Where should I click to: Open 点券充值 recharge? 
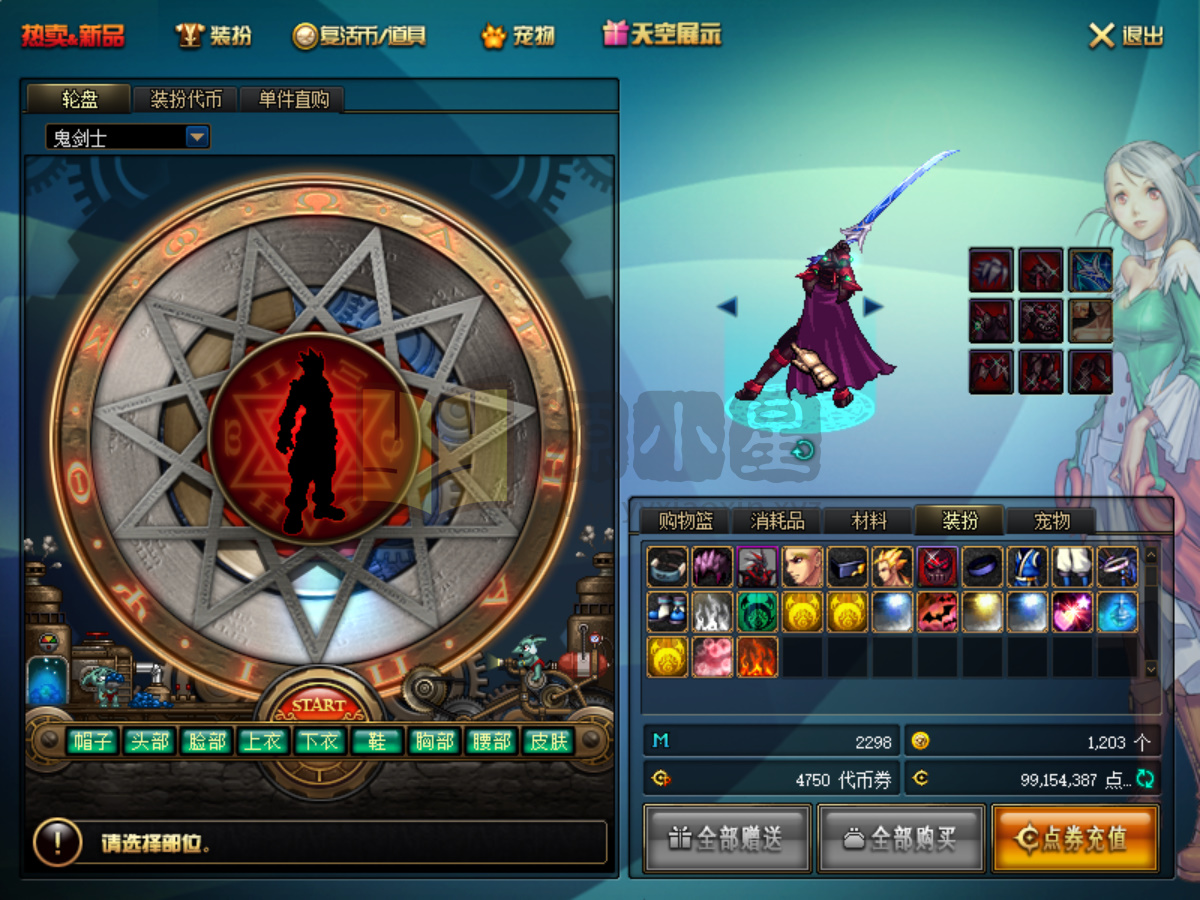tap(1075, 838)
